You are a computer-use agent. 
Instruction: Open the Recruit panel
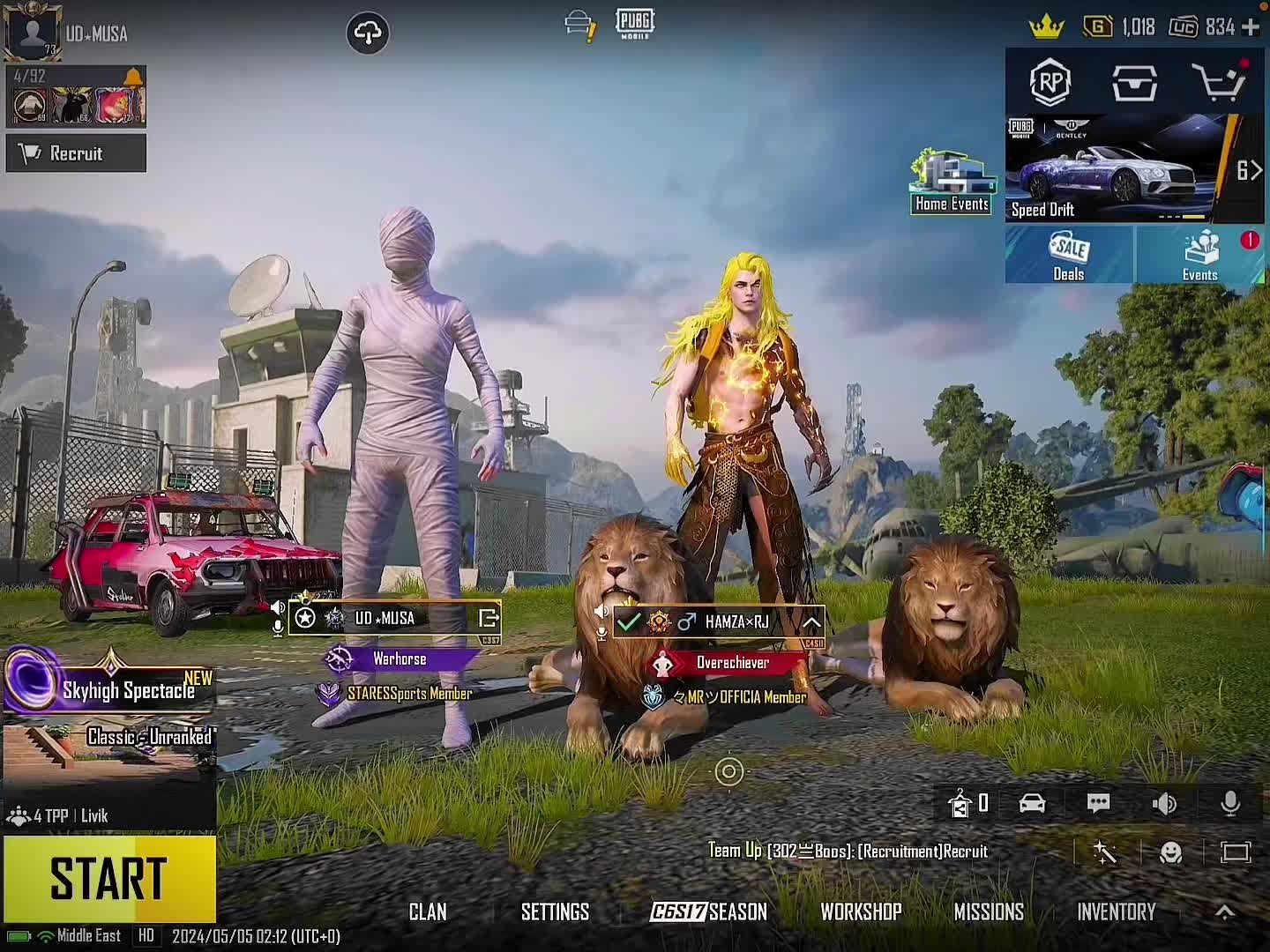[76, 153]
